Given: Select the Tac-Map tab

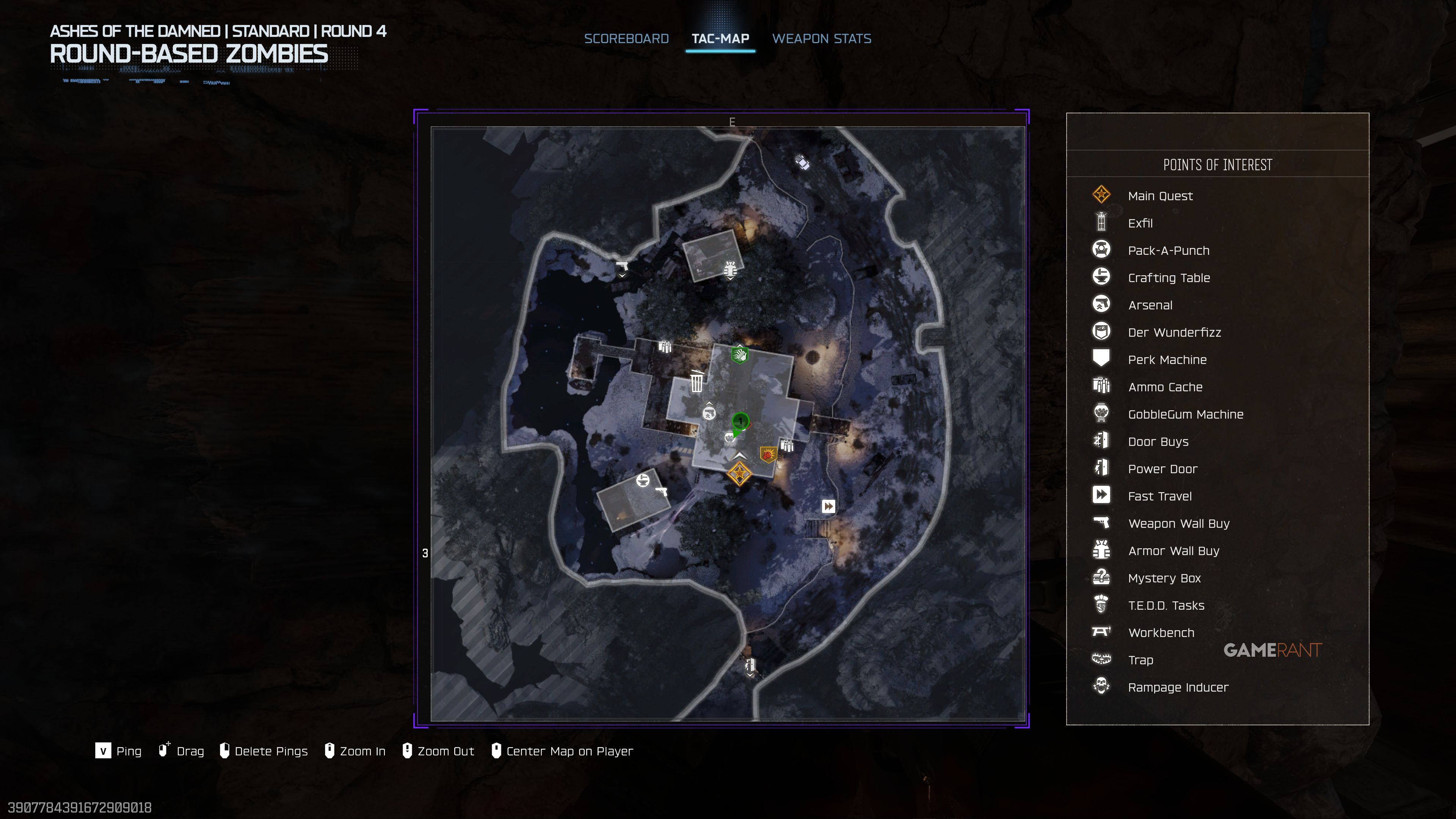Looking at the screenshot, I should tap(720, 38).
